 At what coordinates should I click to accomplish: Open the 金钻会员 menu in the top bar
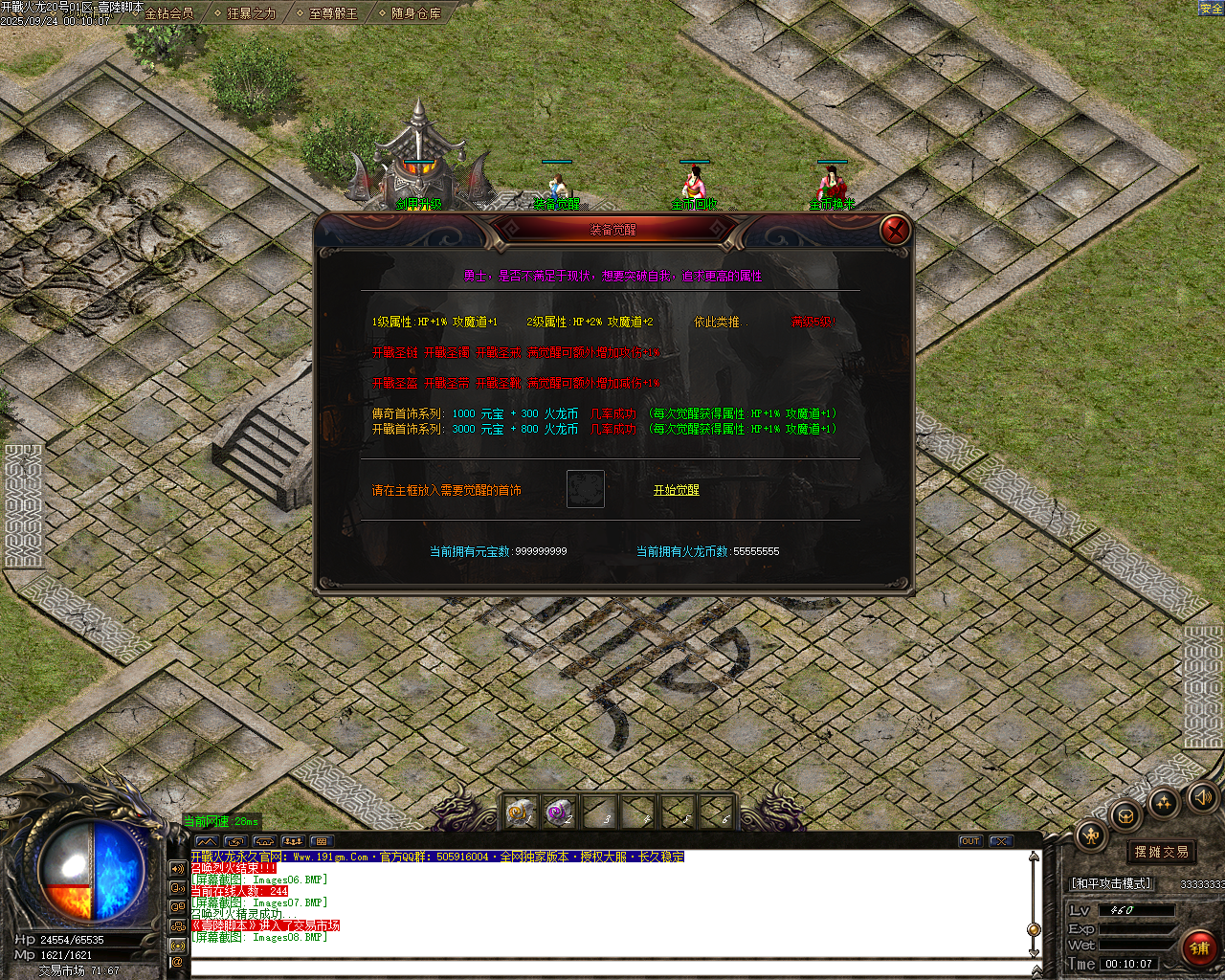pos(167,15)
